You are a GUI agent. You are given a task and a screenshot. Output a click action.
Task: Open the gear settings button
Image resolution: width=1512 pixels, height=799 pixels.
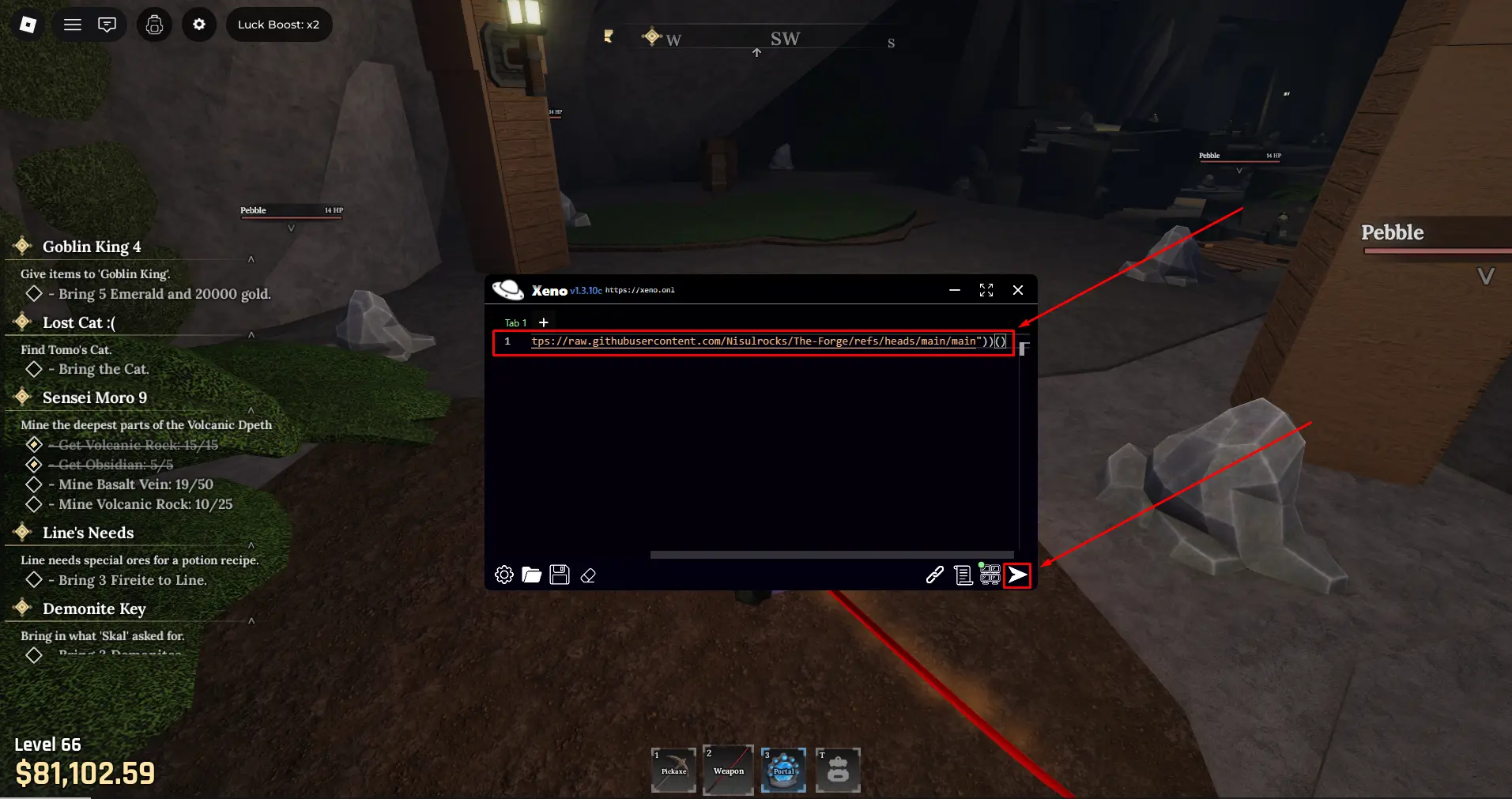(x=199, y=24)
